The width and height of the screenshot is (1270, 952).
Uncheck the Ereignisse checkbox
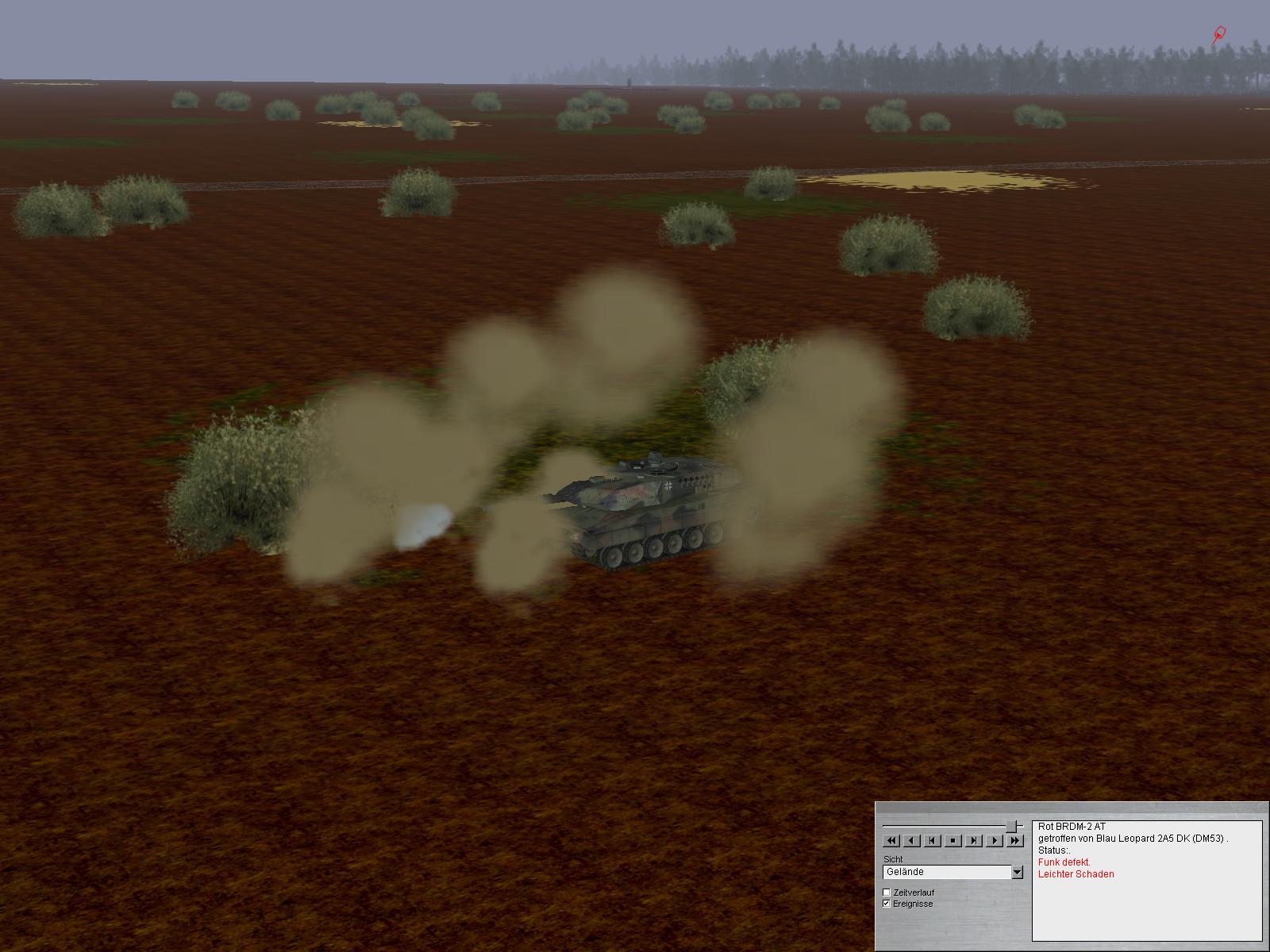tap(887, 904)
